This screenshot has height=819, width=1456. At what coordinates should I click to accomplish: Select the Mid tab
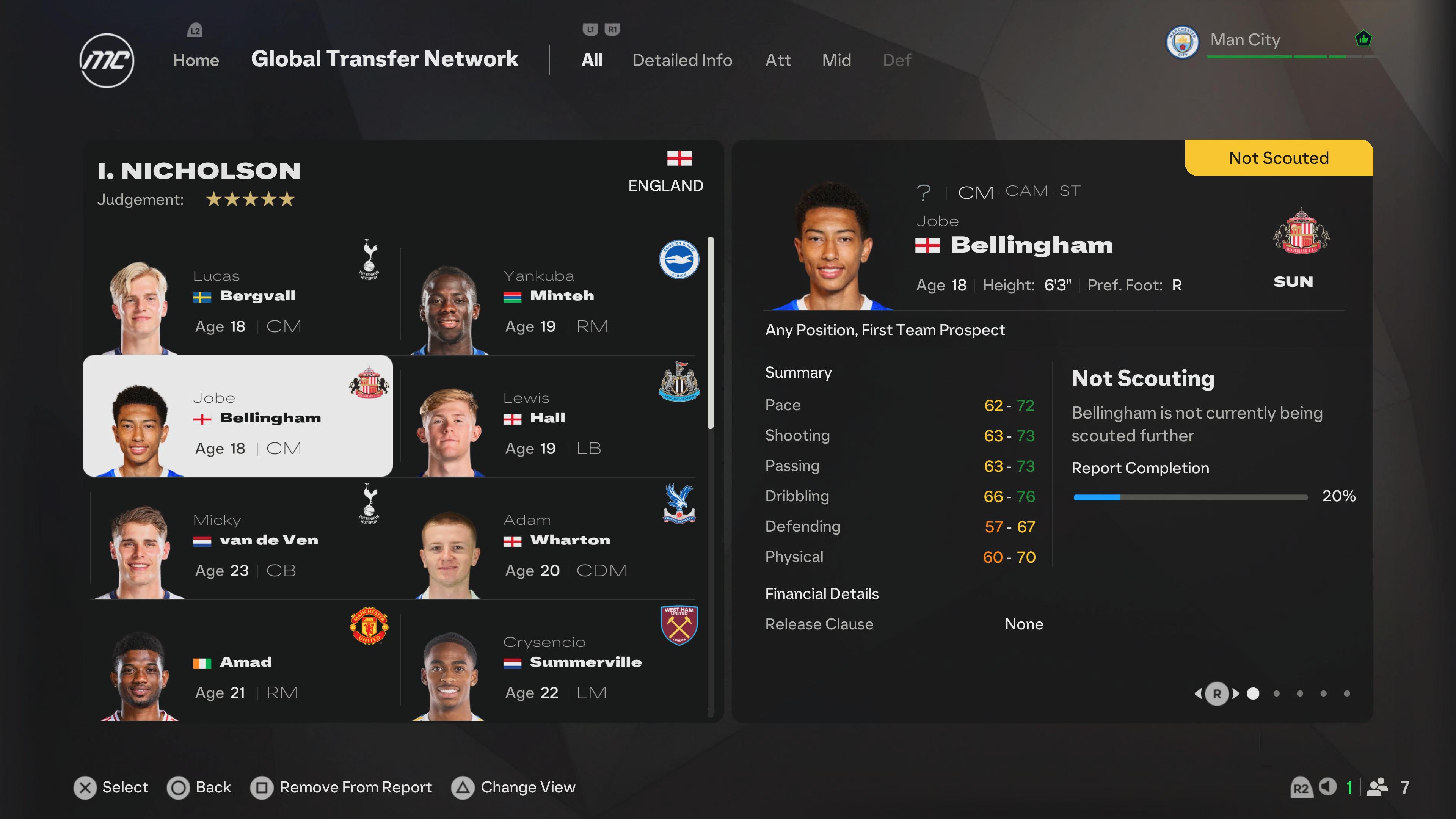[x=836, y=60]
